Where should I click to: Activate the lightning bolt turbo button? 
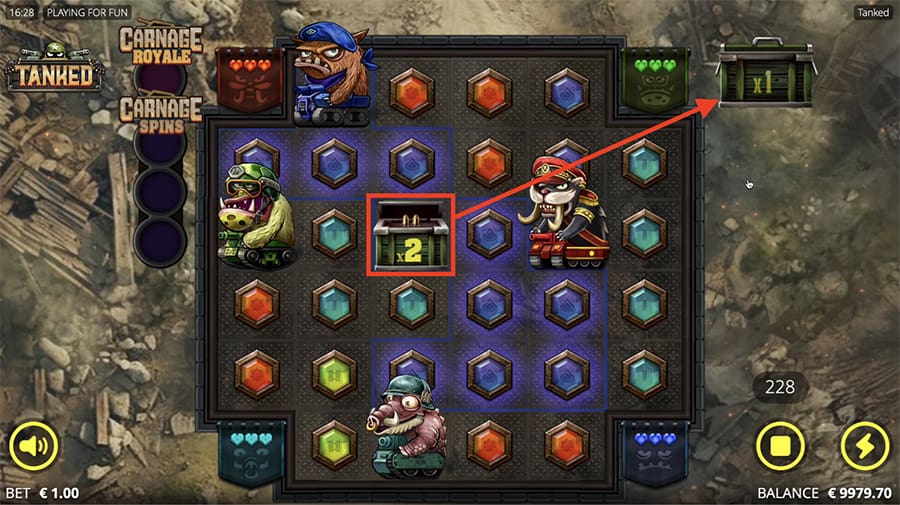pyautogui.click(x=864, y=445)
